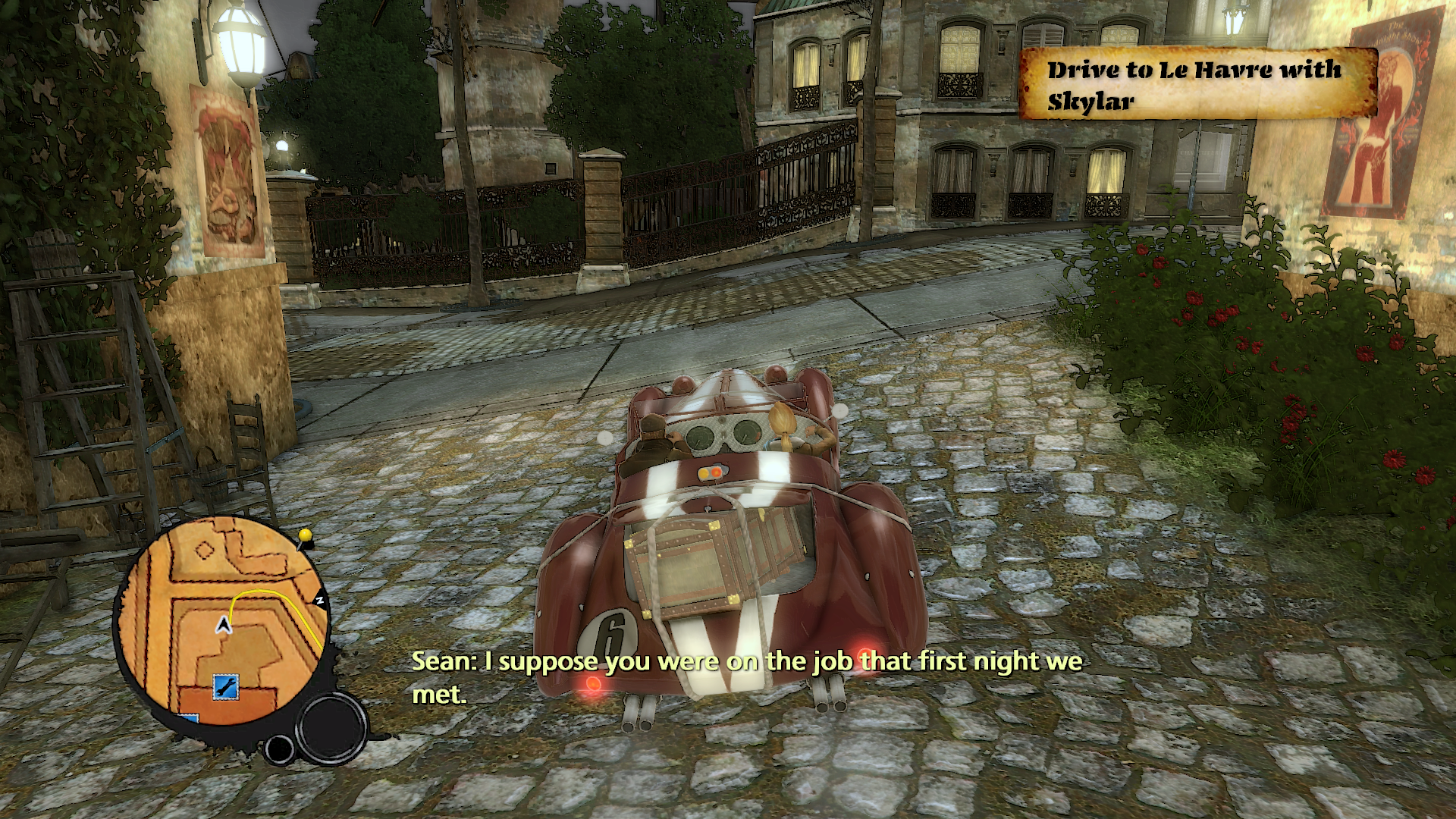Click the small empty circle beside minimap
1456x819 pixels.
pos(279,748)
